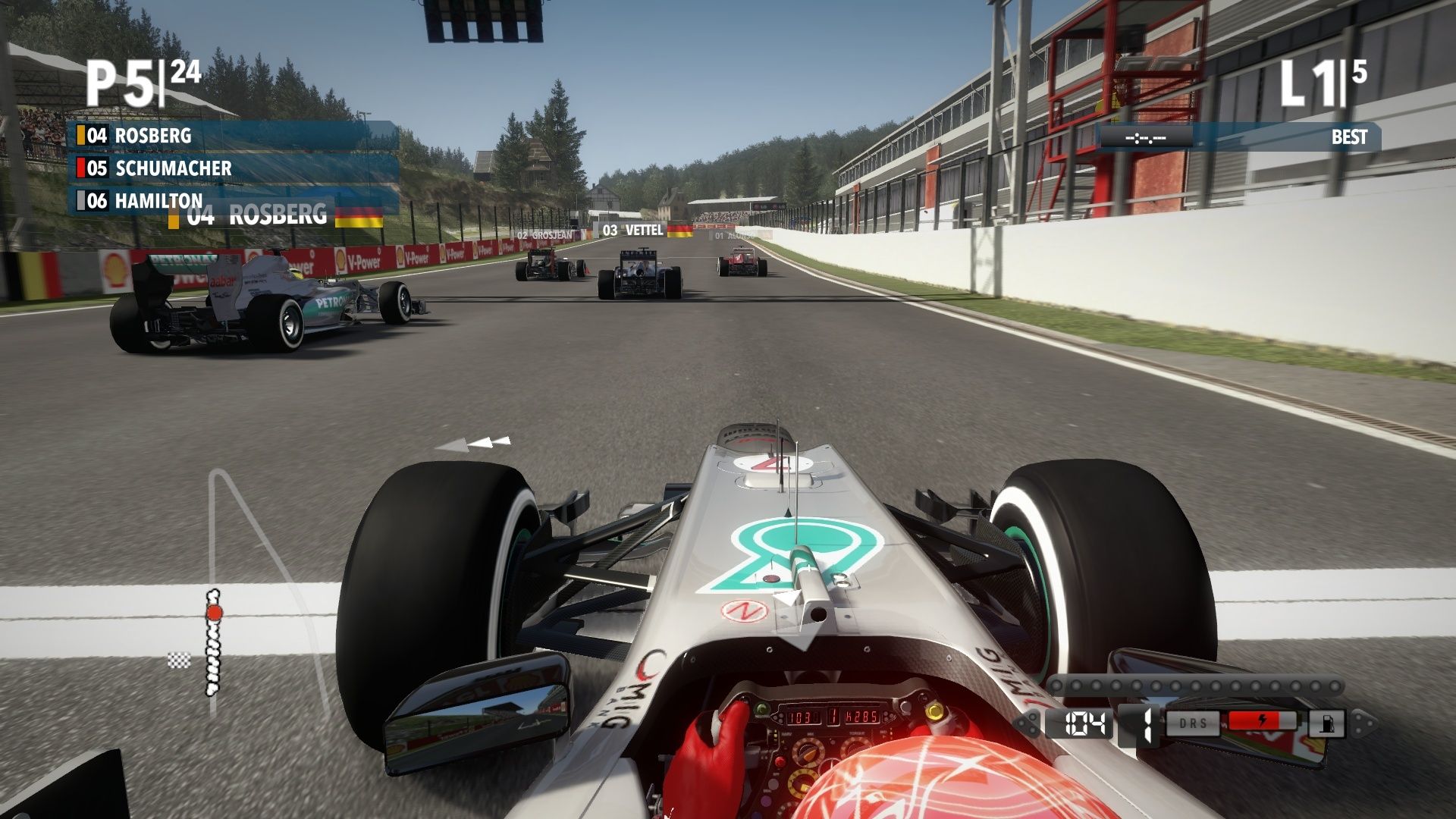Viewport: 1456px width, 819px height.
Task: Click the fuel pump icon
Action: tap(1326, 723)
